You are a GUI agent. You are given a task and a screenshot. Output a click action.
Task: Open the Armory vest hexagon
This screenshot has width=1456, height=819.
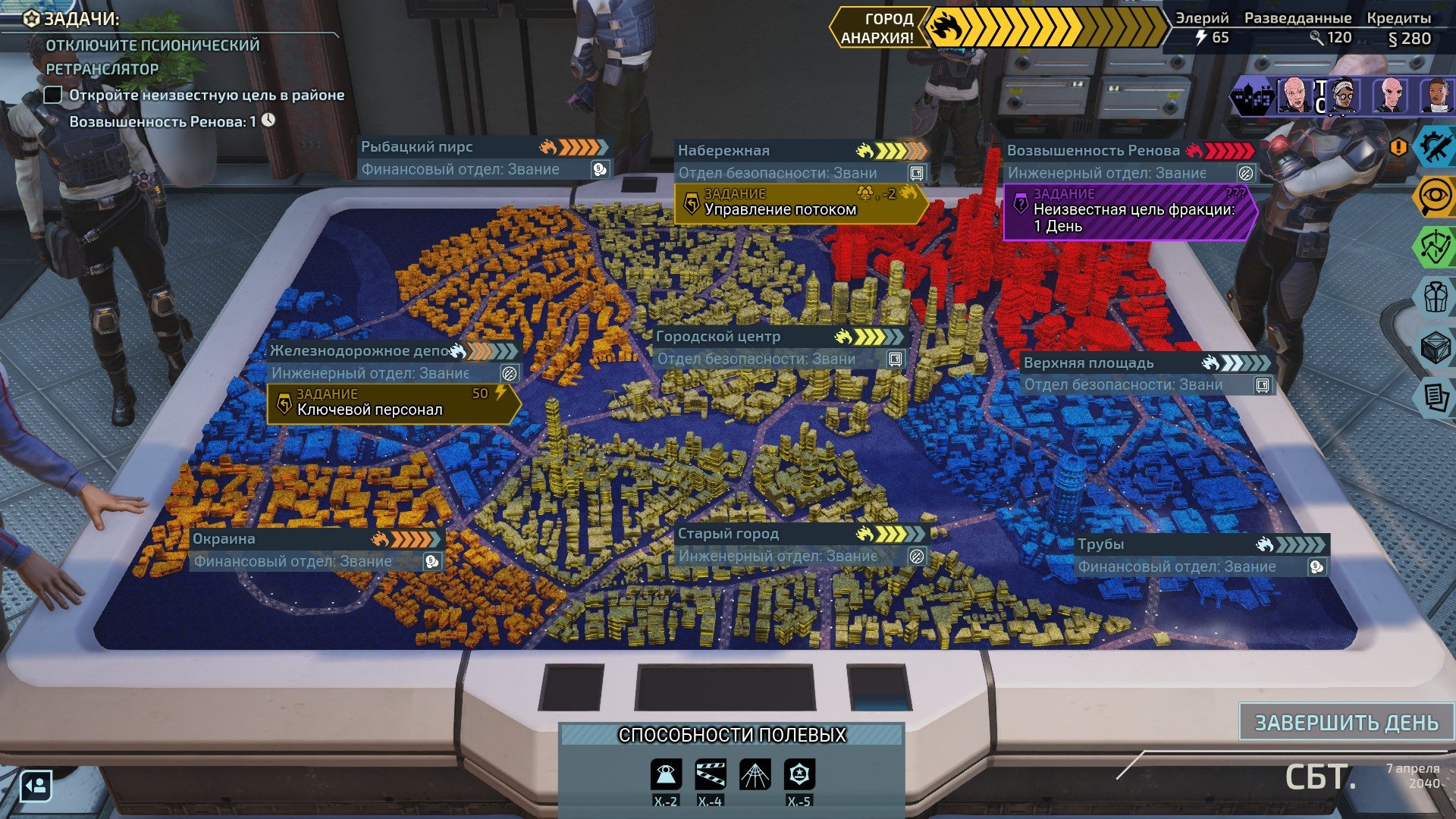click(1436, 297)
